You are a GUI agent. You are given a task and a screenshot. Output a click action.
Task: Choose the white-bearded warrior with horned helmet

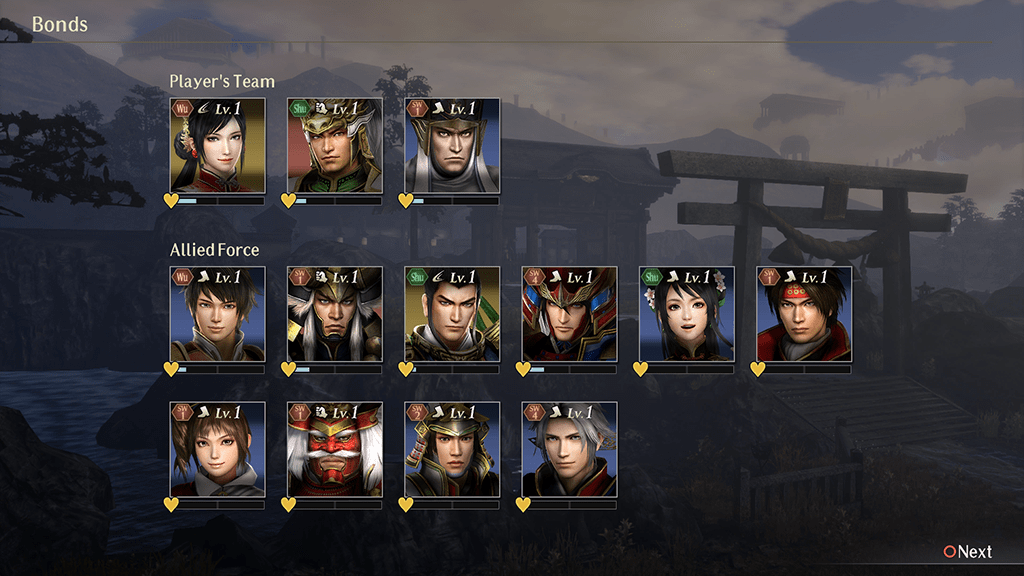click(x=335, y=314)
